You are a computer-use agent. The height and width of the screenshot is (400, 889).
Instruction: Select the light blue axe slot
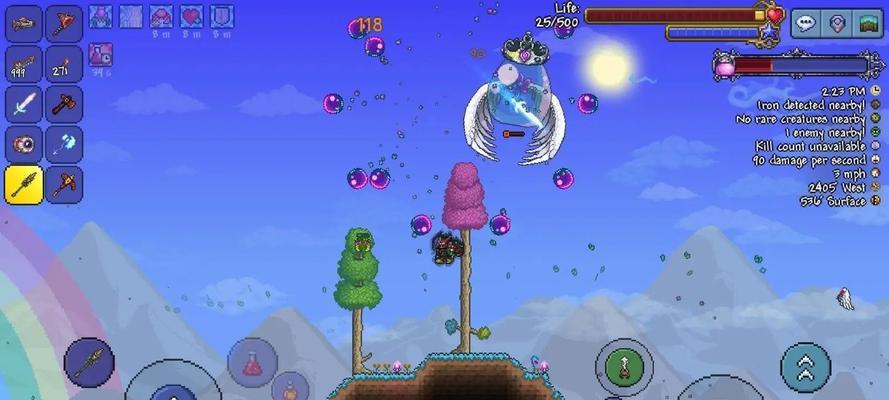point(64,145)
